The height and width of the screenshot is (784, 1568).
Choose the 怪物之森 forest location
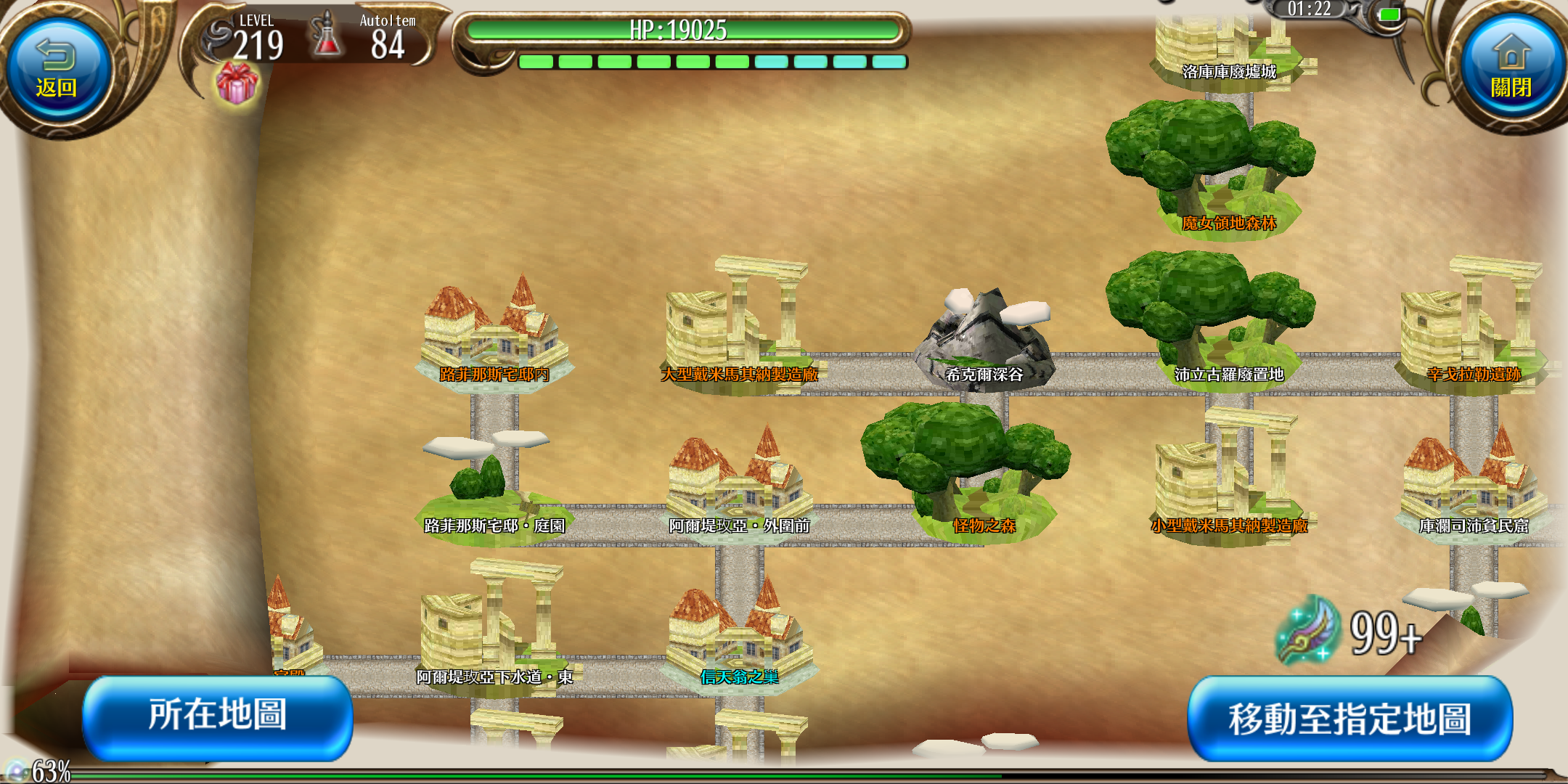[965, 472]
